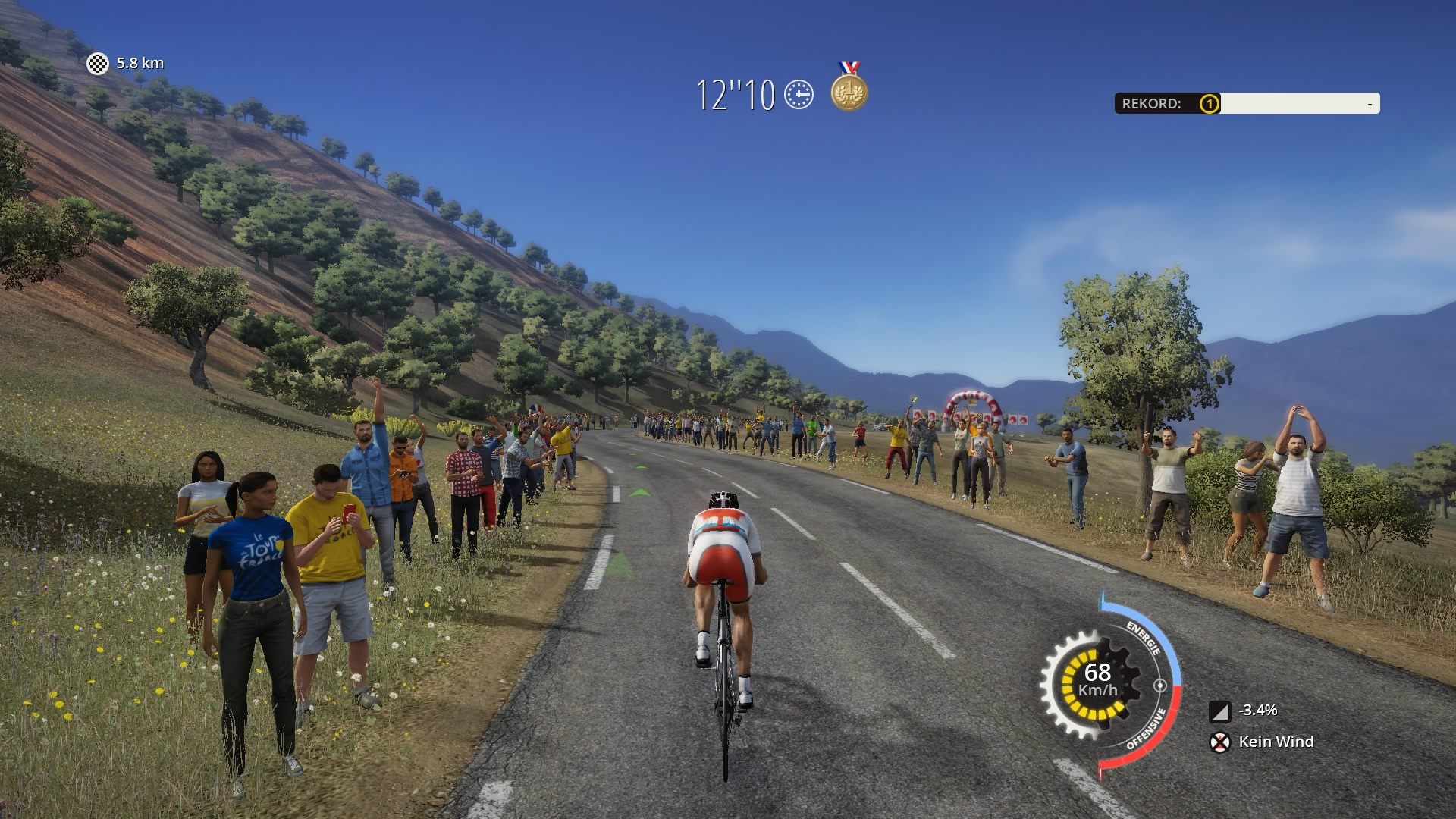
Task: Select the checkered finish flag icon
Action: [x=98, y=64]
